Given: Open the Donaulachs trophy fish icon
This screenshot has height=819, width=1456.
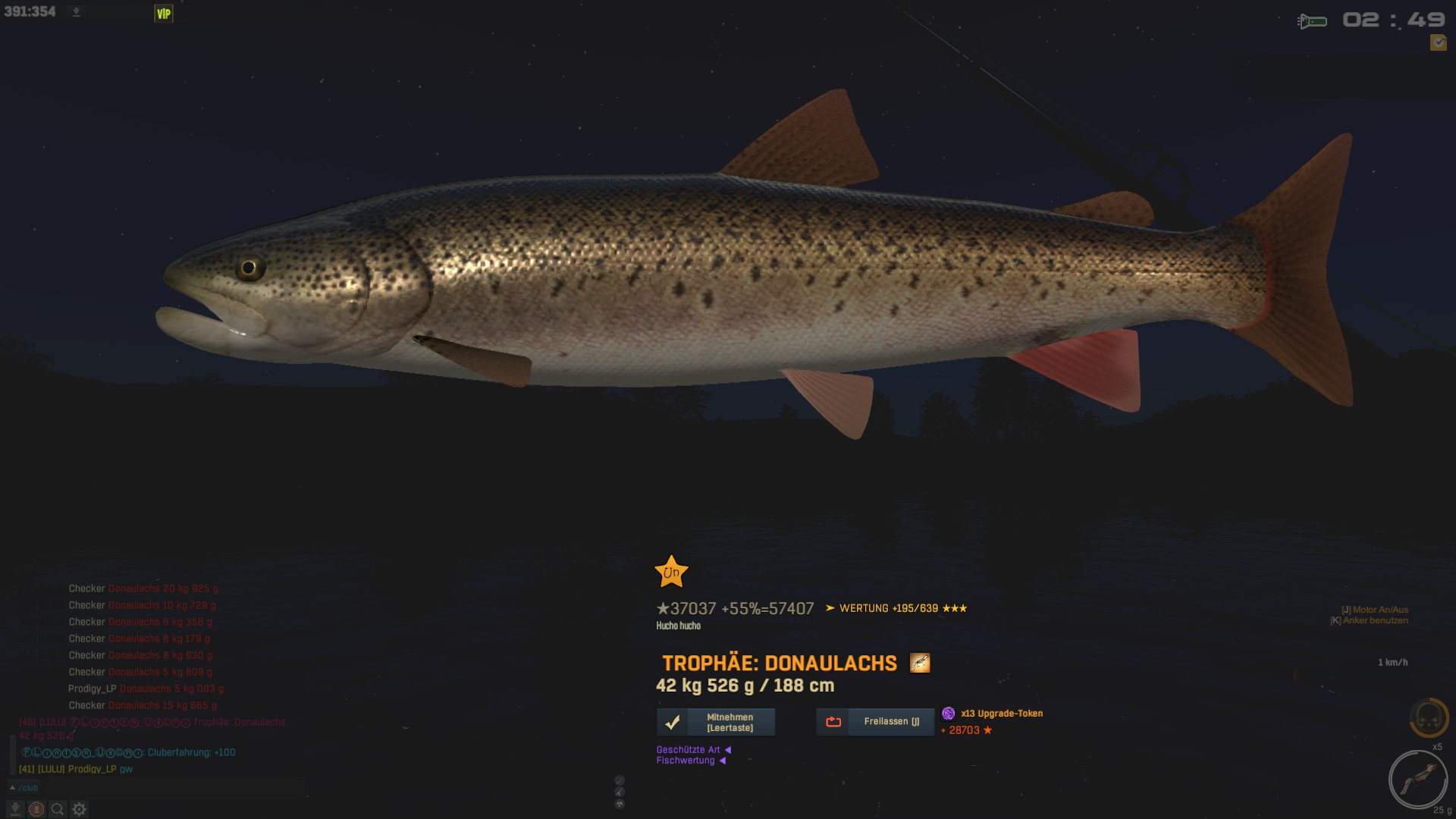Looking at the screenshot, I should point(920,664).
